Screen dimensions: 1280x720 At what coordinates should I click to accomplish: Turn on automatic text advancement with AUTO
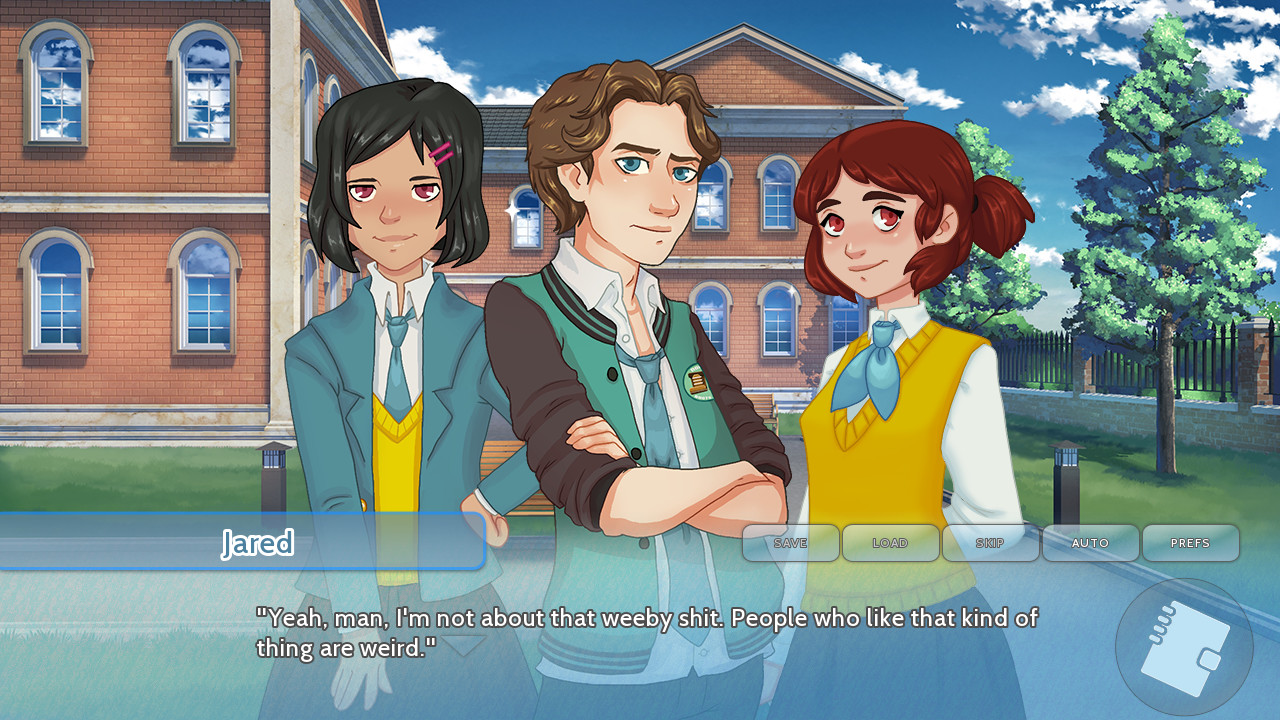[1090, 543]
